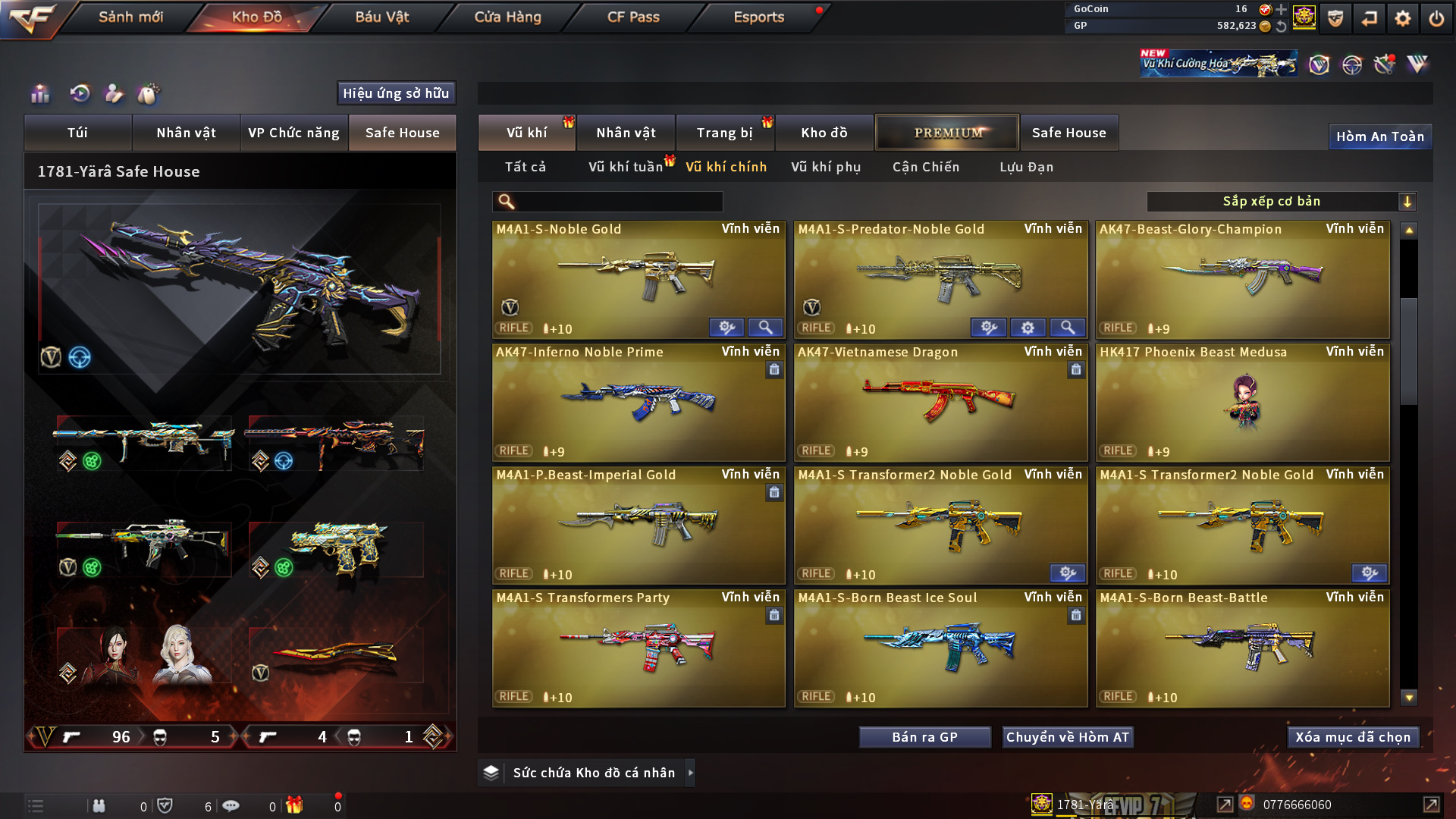Image resolution: width=1456 pixels, height=819 pixels.
Task: Show the Trang bị equipment tab
Action: [724, 133]
